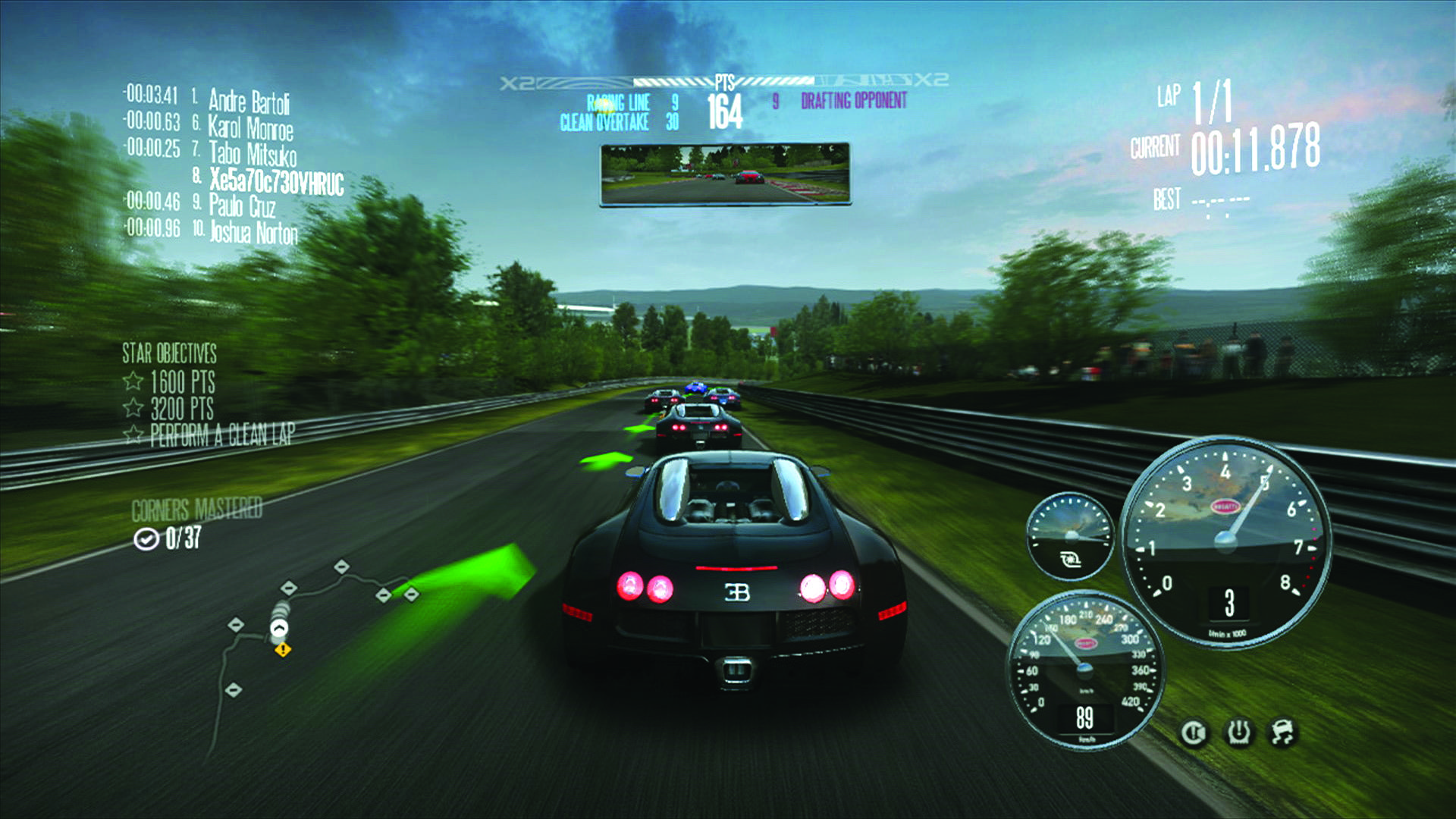
Task: Click the yellow hazard marker on the minimap
Action: click(x=283, y=650)
